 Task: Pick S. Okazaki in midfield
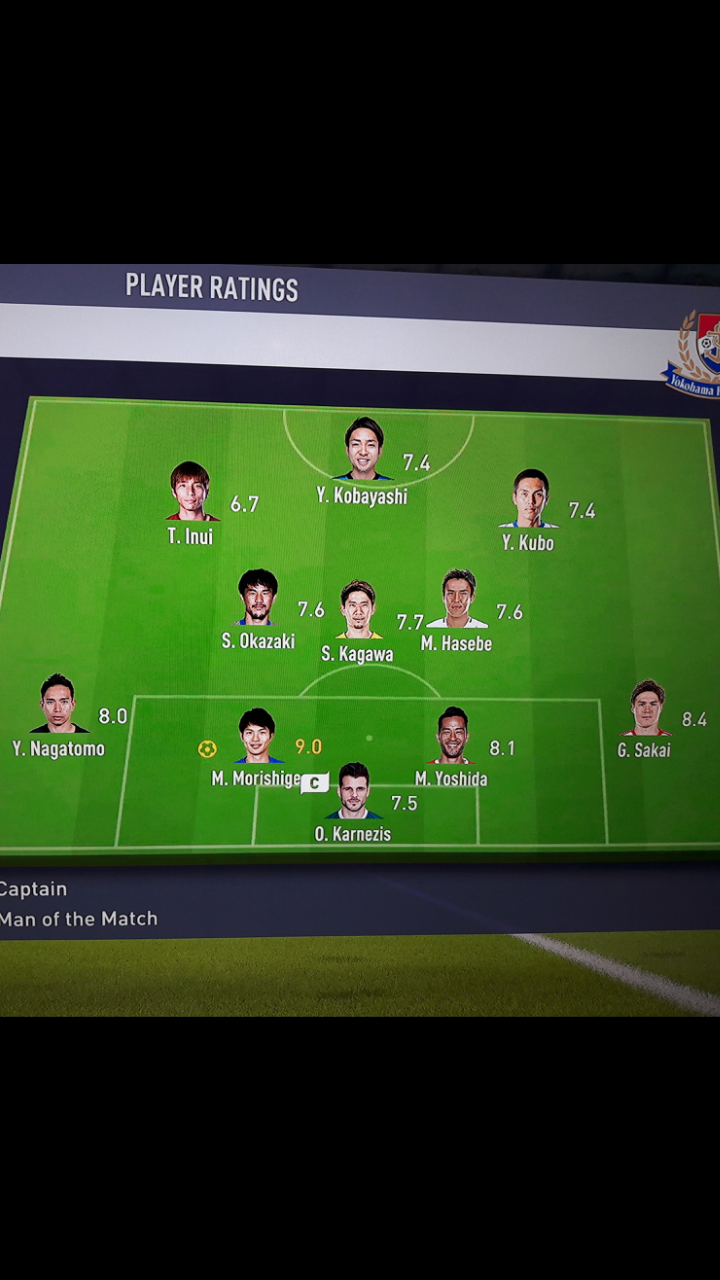pos(258,597)
